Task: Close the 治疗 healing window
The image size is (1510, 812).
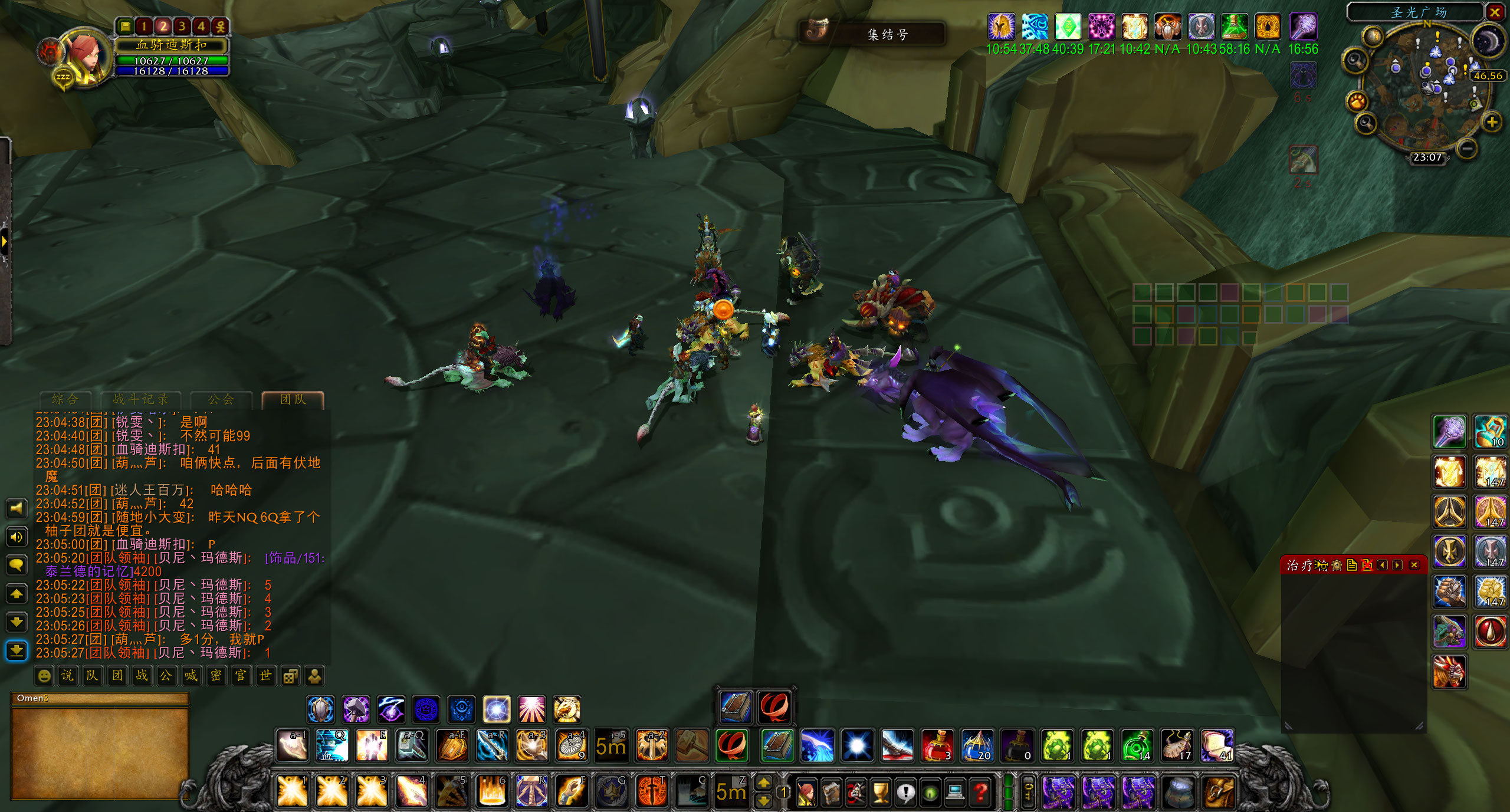Action: (x=1414, y=565)
